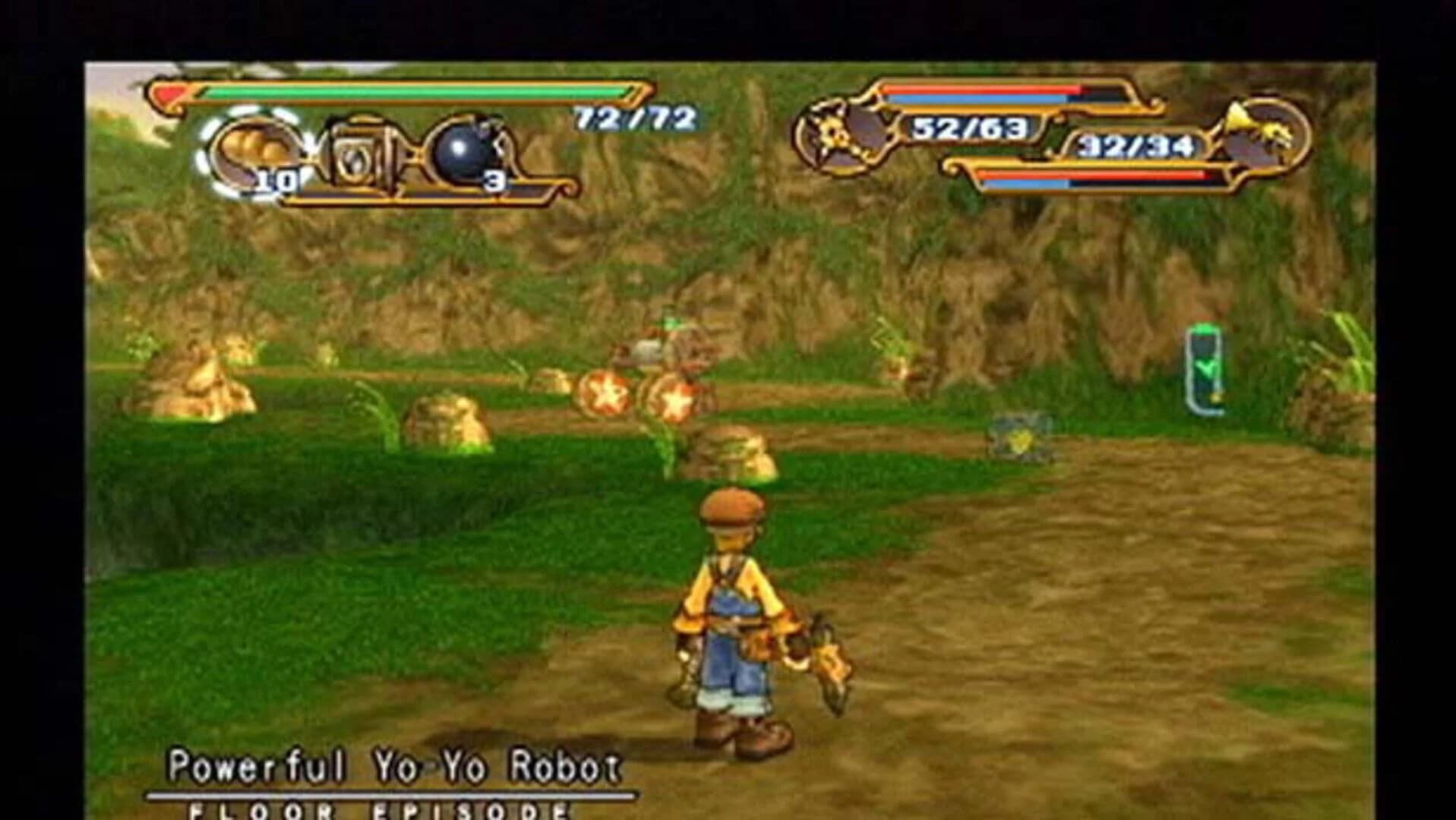Click the Powerful Yo Yo Robot title

(395, 768)
